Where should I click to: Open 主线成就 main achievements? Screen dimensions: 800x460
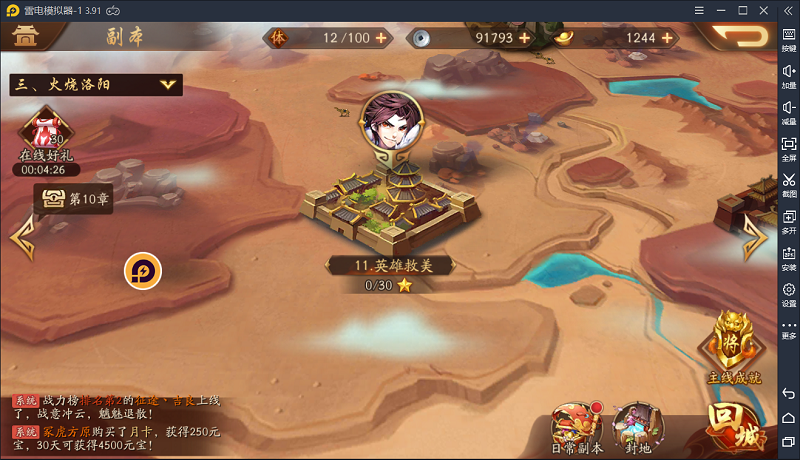(x=735, y=347)
